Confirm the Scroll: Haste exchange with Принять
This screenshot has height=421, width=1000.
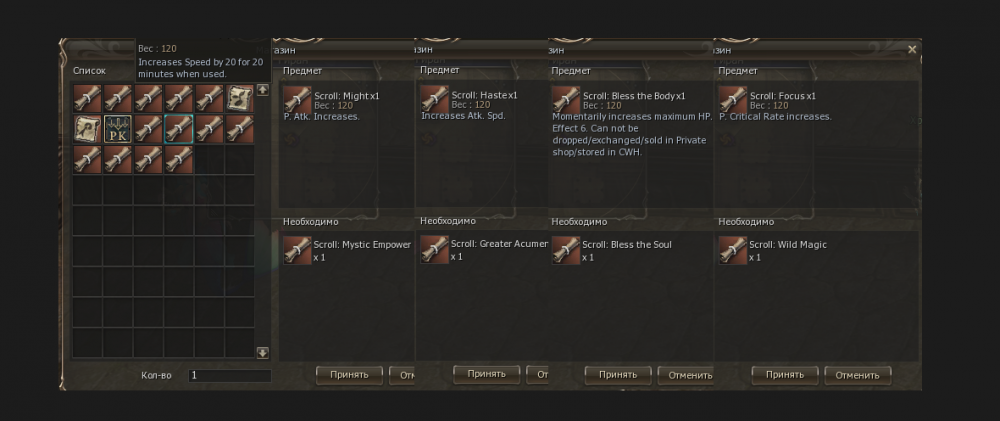coord(487,374)
